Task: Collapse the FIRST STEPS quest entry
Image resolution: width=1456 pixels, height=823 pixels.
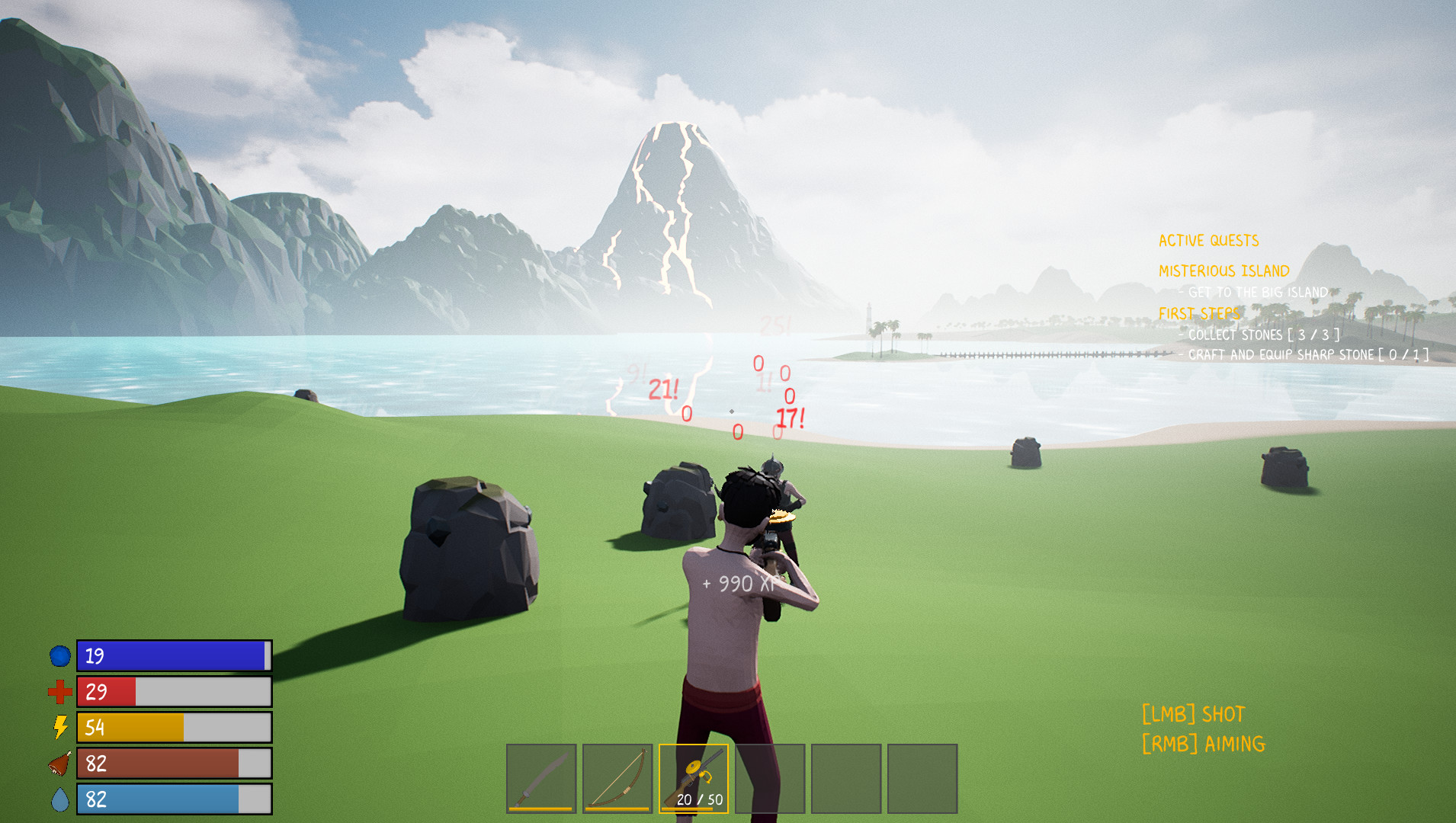Action: point(1200,312)
